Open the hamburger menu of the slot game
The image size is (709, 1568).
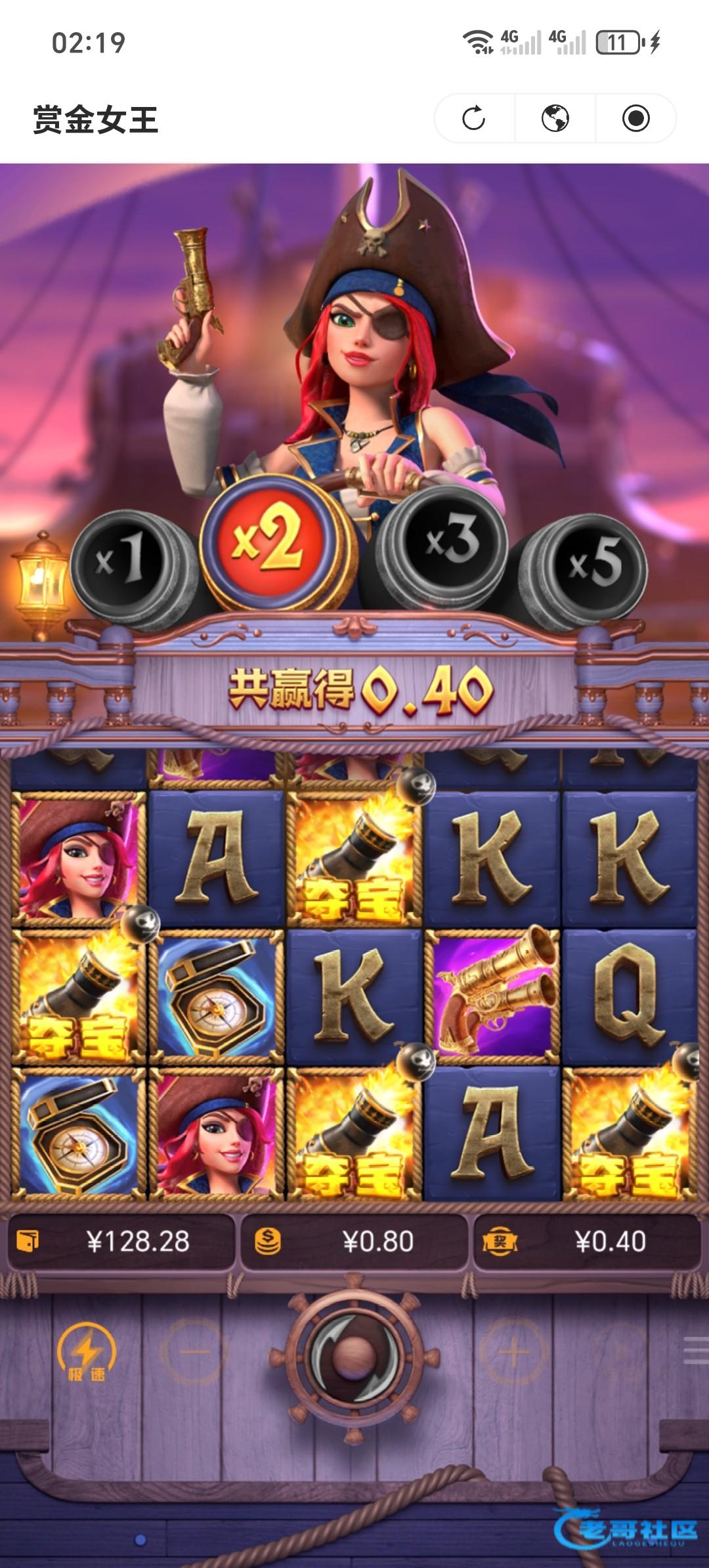coord(696,1351)
